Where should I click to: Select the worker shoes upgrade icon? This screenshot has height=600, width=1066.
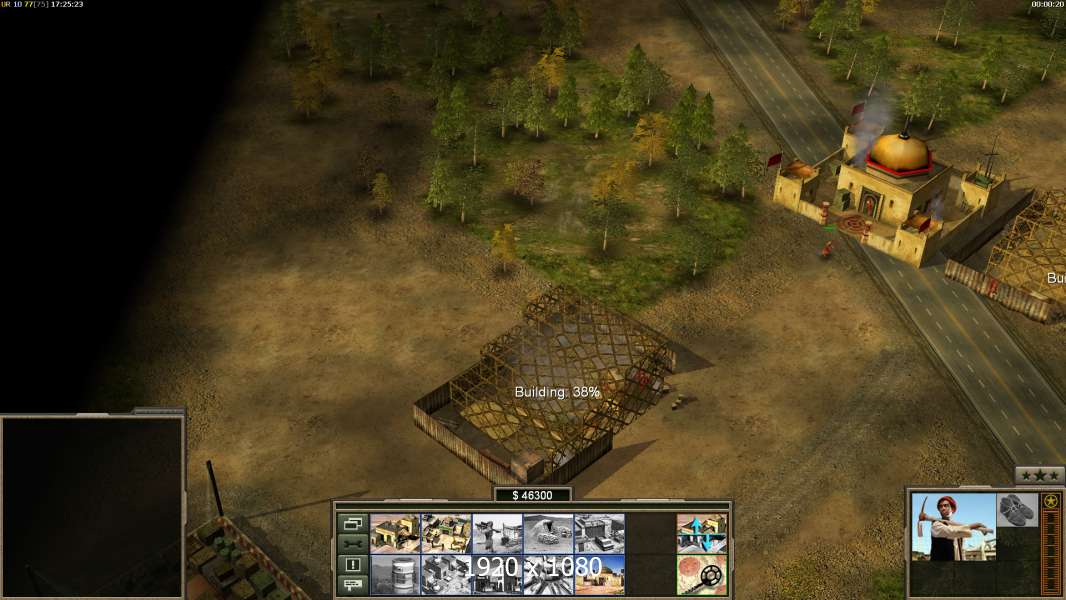[x=1017, y=508]
